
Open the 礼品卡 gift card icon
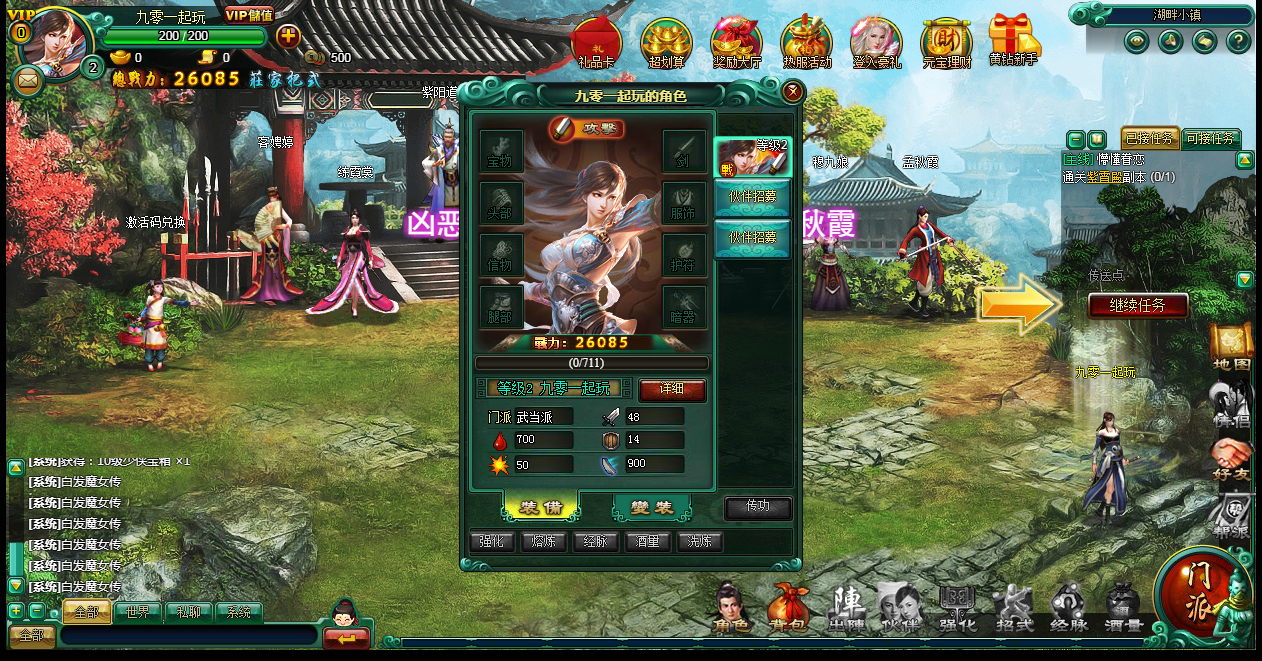pyautogui.click(x=596, y=43)
